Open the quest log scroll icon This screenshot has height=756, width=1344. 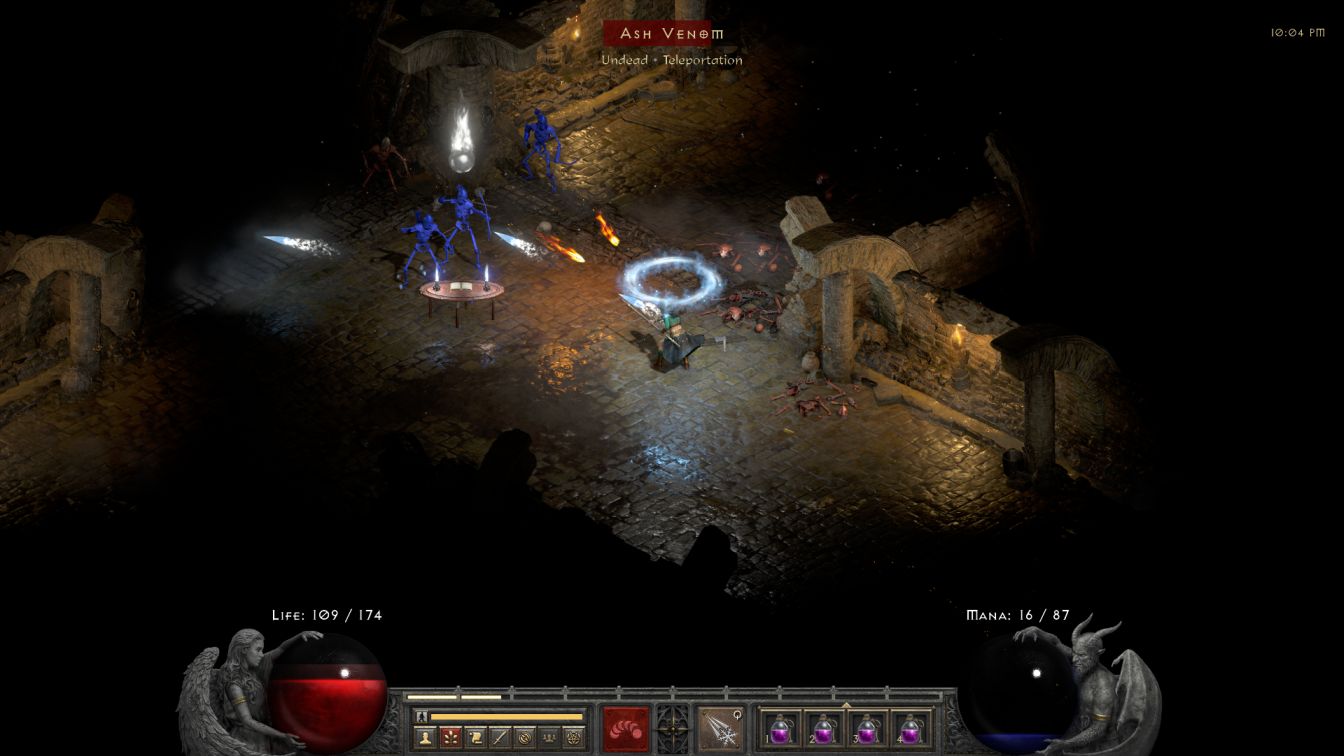(475, 738)
